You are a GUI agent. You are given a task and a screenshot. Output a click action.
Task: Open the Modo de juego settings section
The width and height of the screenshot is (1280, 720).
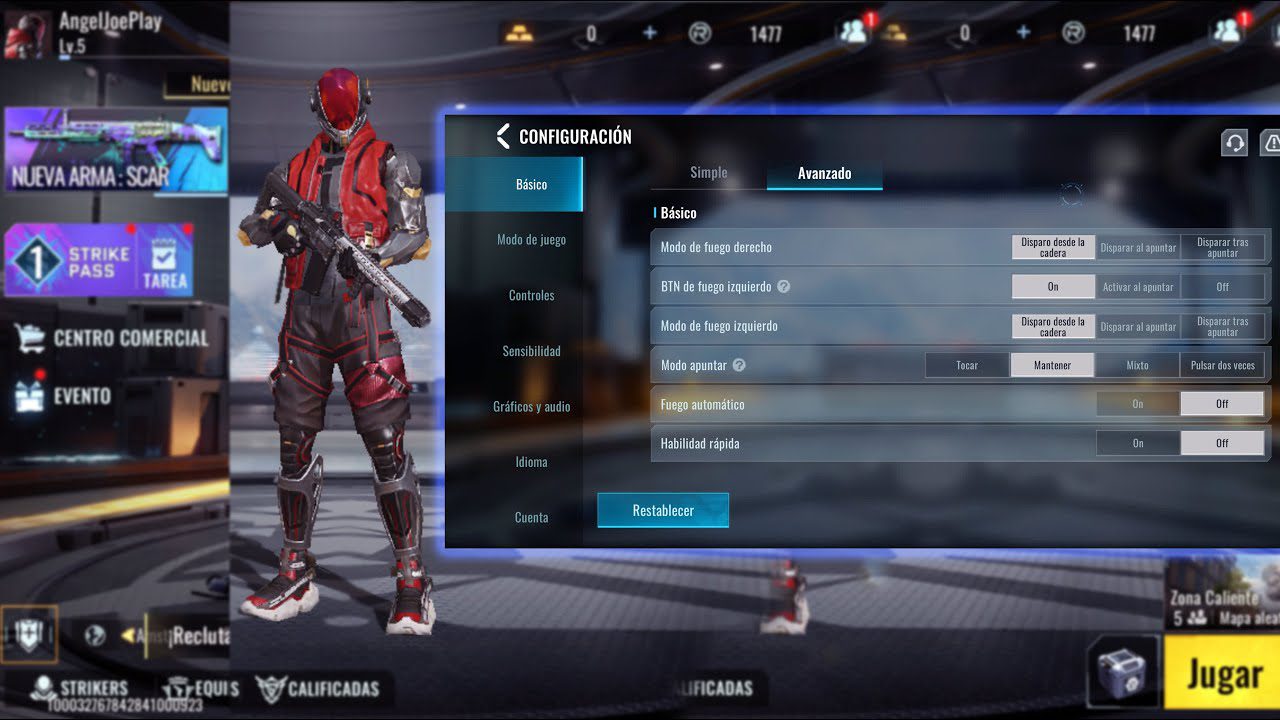(531, 240)
